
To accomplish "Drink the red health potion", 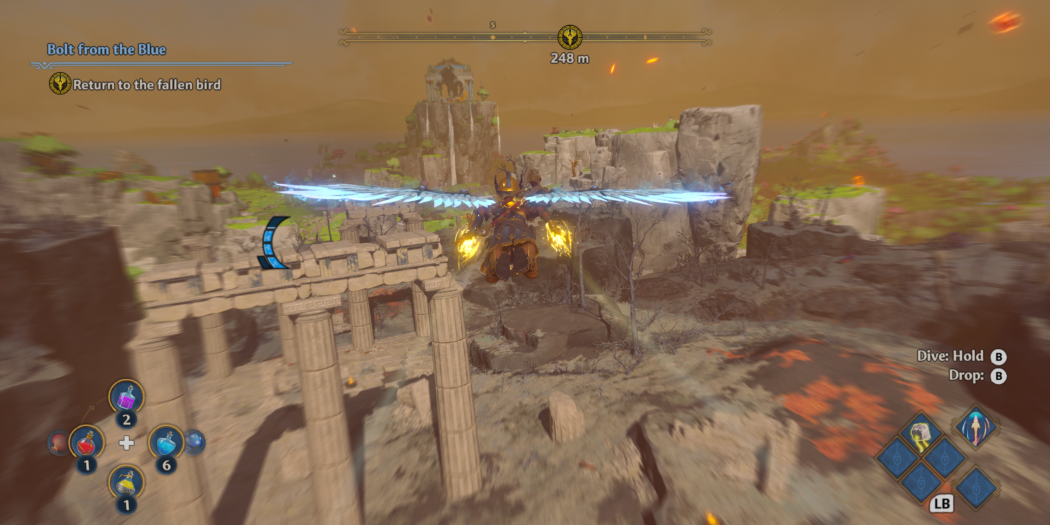I will pyautogui.click(x=87, y=440).
